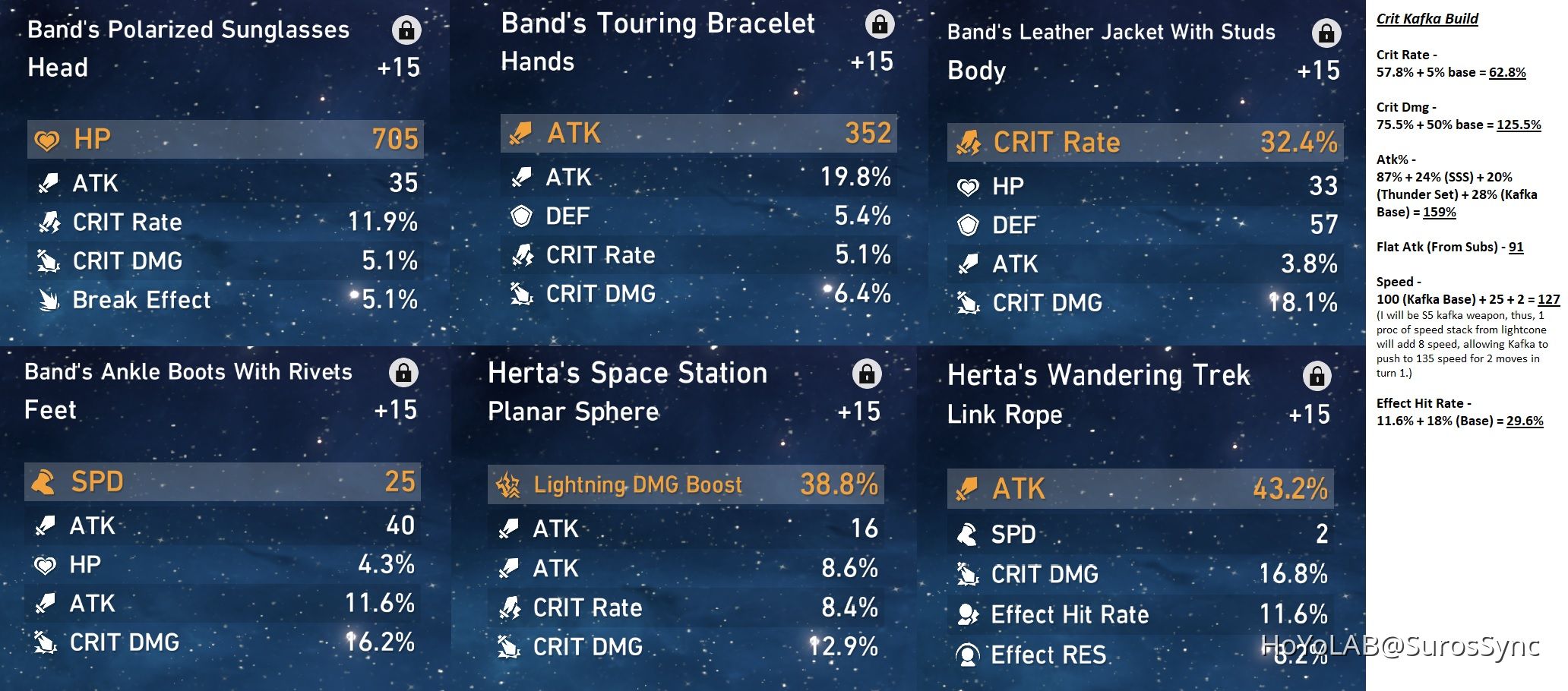This screenshot has height=691, width=1568.
Task: Click the CRIT DMG icon on Wandering Trek
Action: pos(966,574)
